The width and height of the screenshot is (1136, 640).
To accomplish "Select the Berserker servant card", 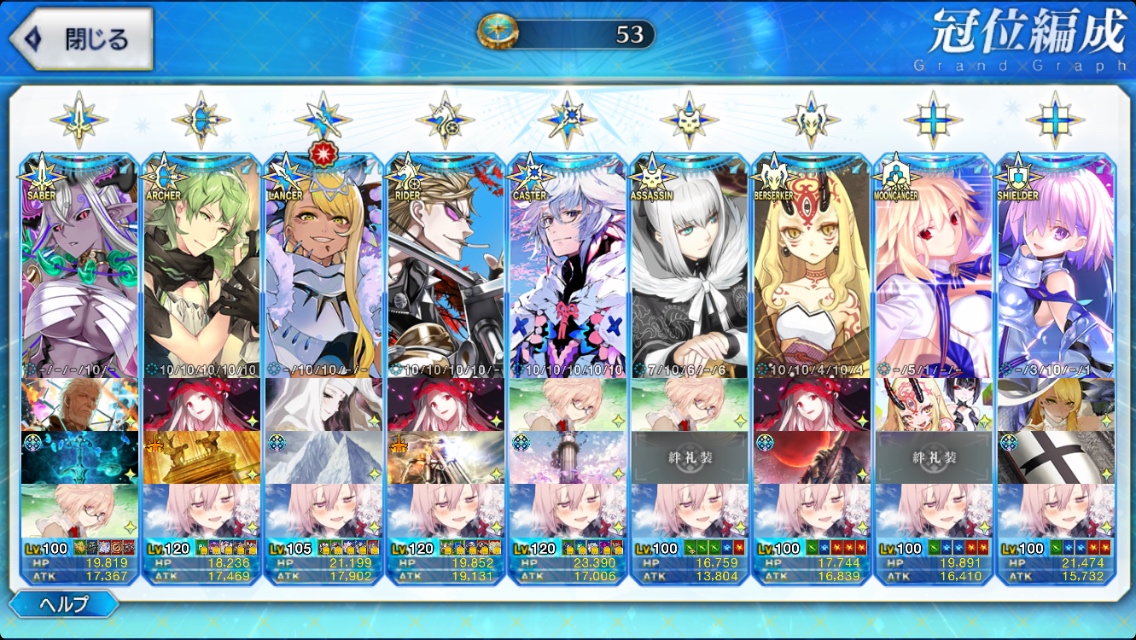I will [x=812, y=270].
